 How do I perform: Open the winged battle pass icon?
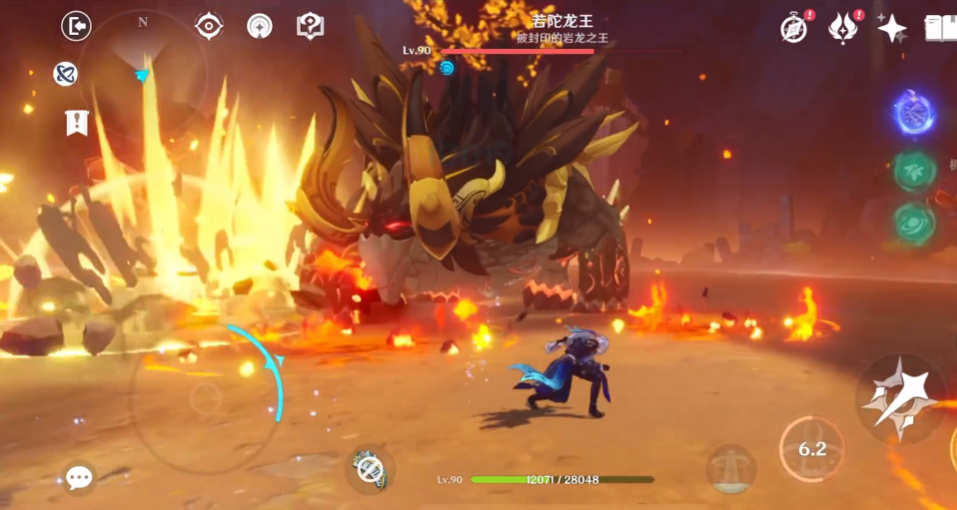click(843, 28)
